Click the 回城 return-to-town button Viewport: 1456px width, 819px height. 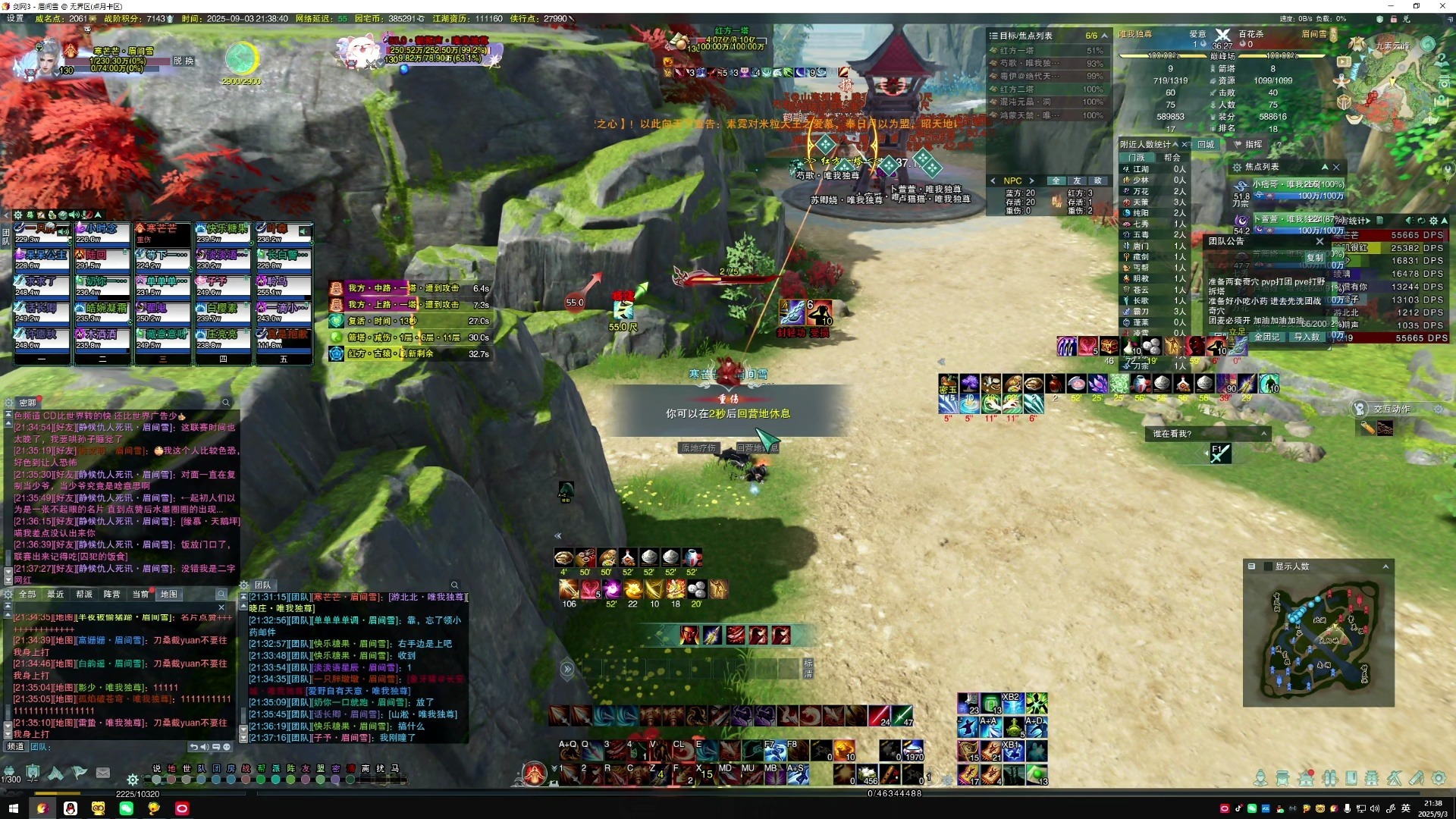point(1206,144)
